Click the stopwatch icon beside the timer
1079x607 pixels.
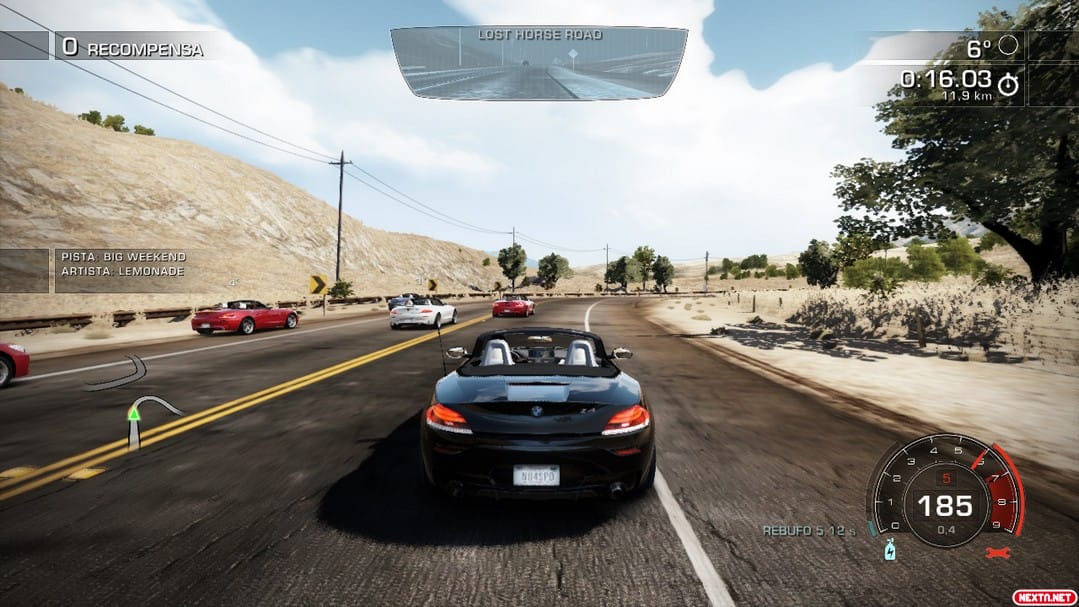coord(1008,84)
